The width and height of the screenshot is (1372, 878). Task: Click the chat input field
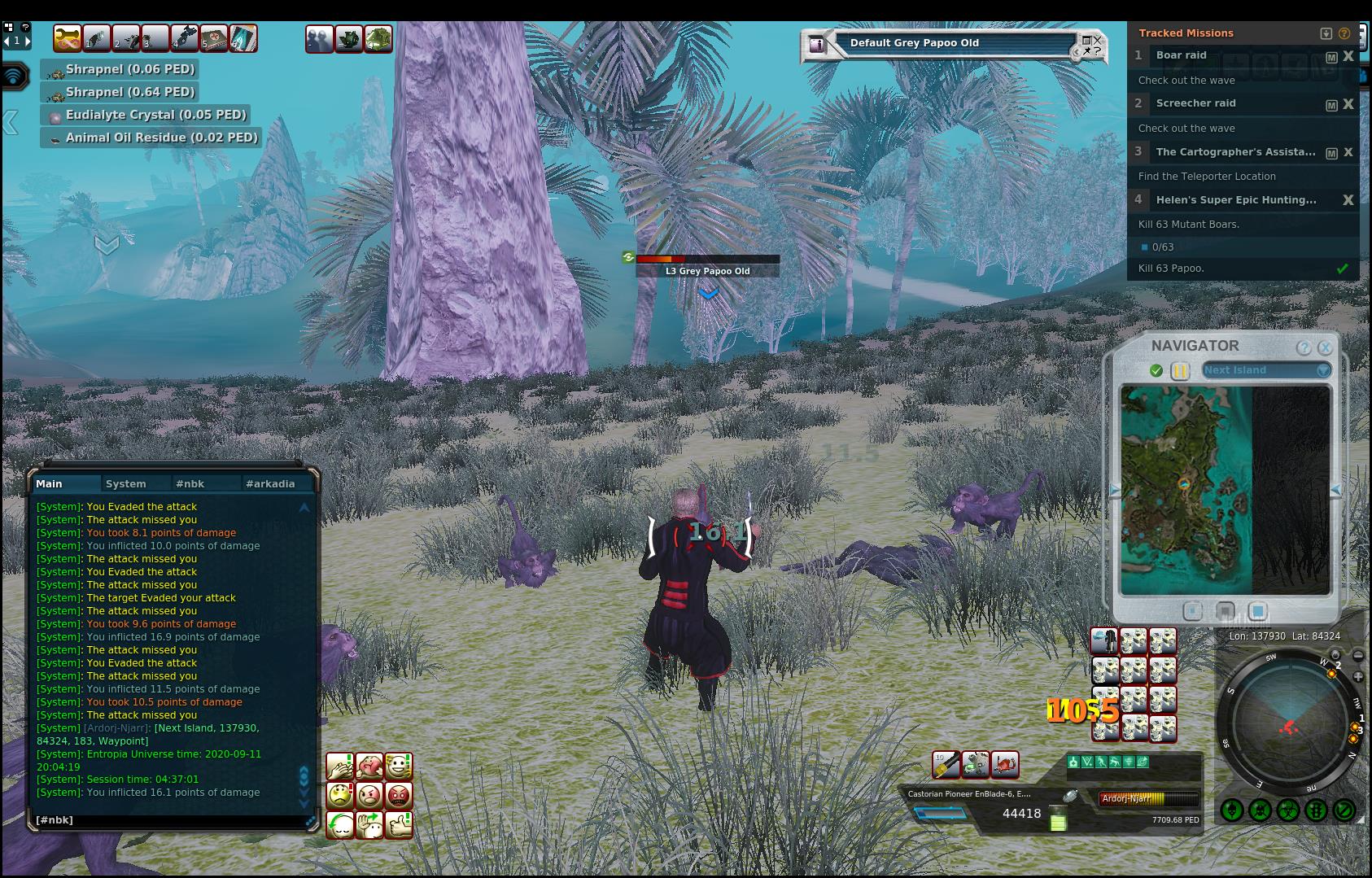click(x=167, y=820)
